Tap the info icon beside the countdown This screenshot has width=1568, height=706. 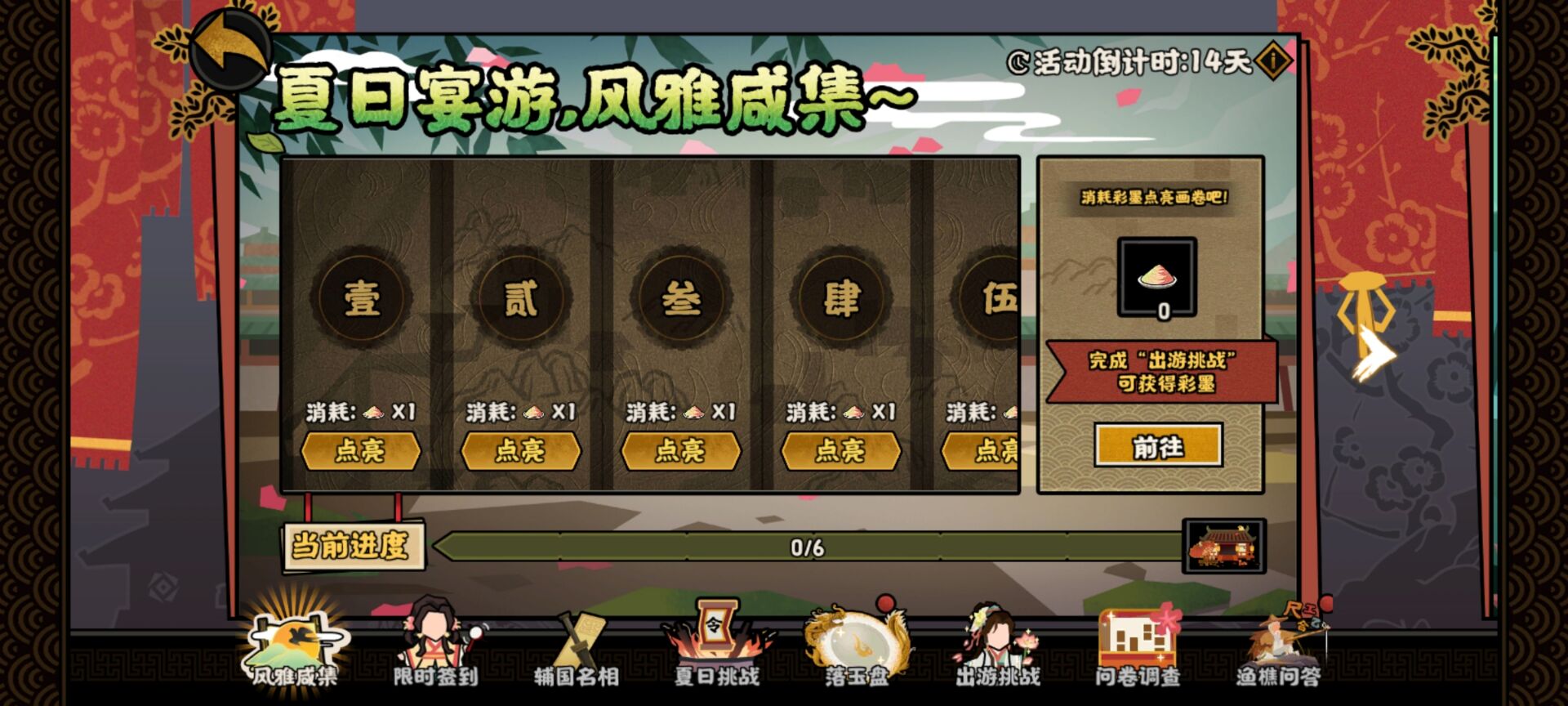1276,60
